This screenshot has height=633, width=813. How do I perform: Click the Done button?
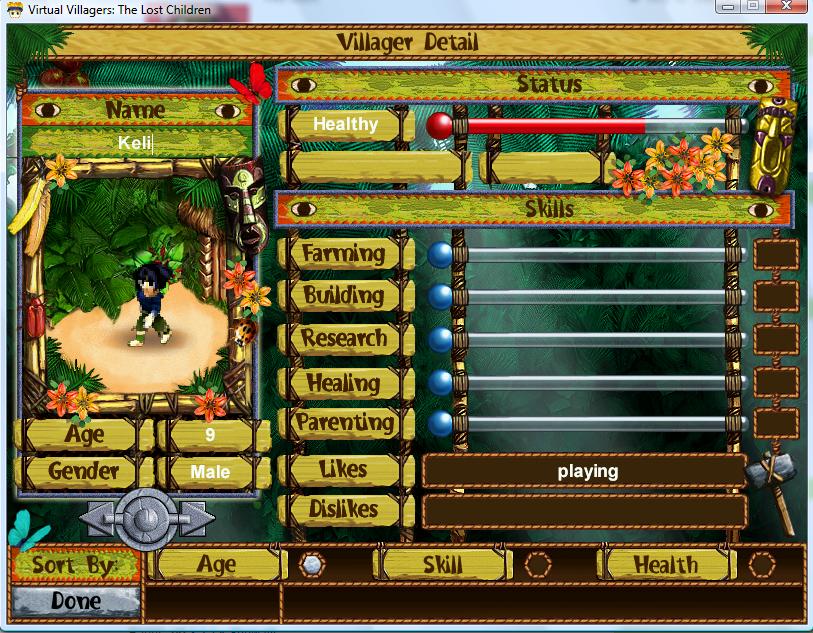tap(76, 601)
